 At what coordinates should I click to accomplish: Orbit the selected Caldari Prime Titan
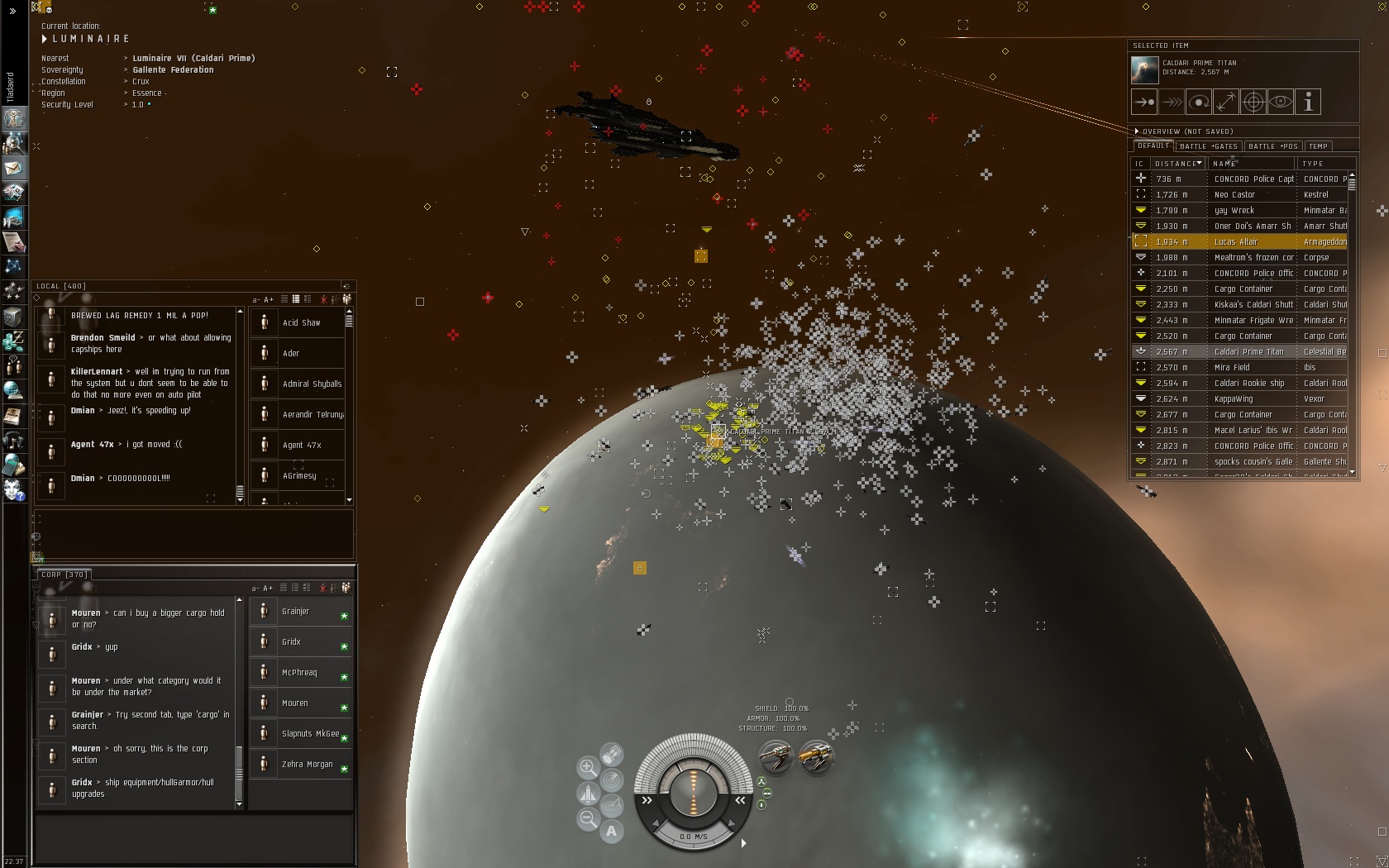click(x=1199, y=103)
